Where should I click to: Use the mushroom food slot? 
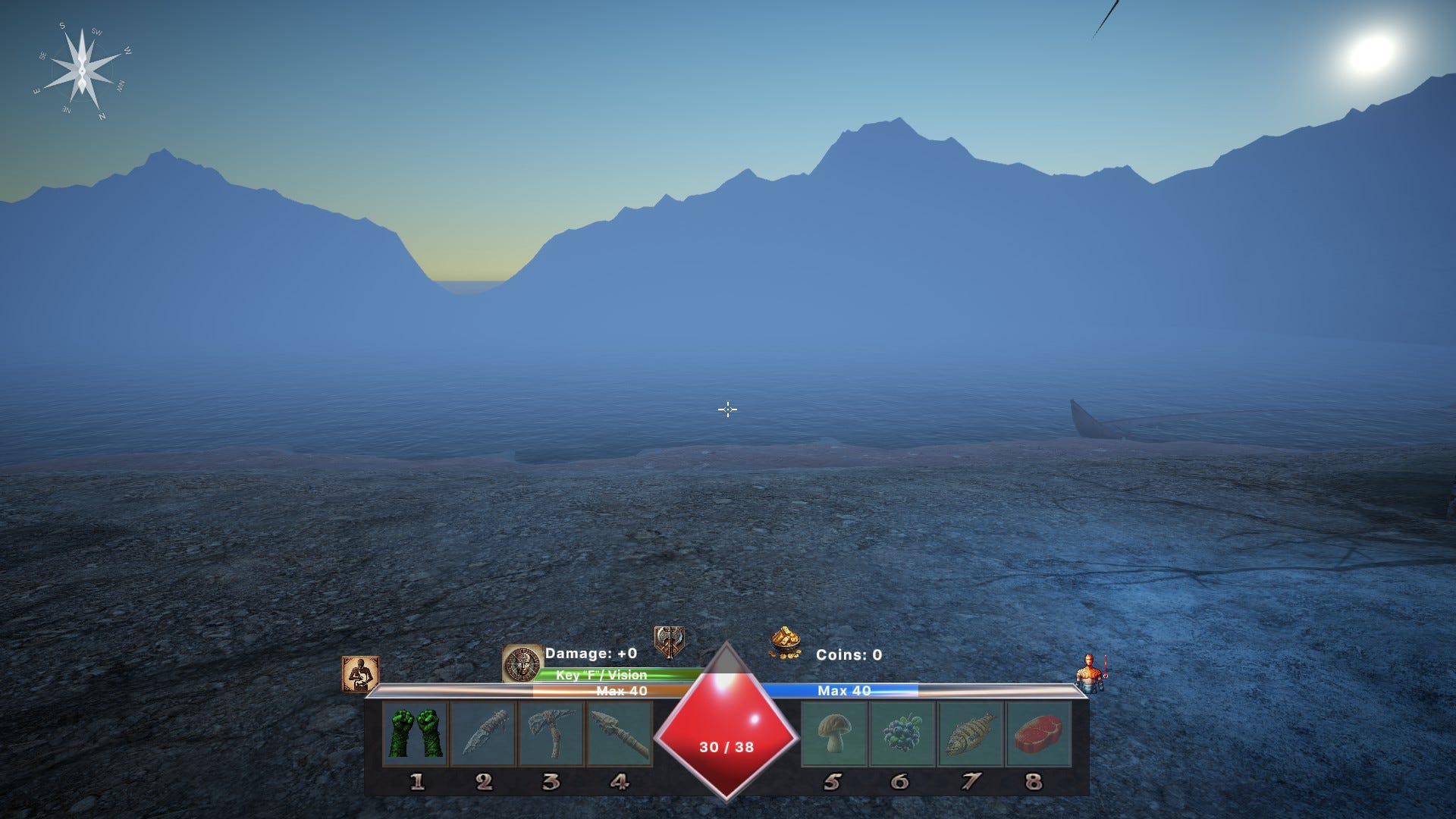pos(833,733)
